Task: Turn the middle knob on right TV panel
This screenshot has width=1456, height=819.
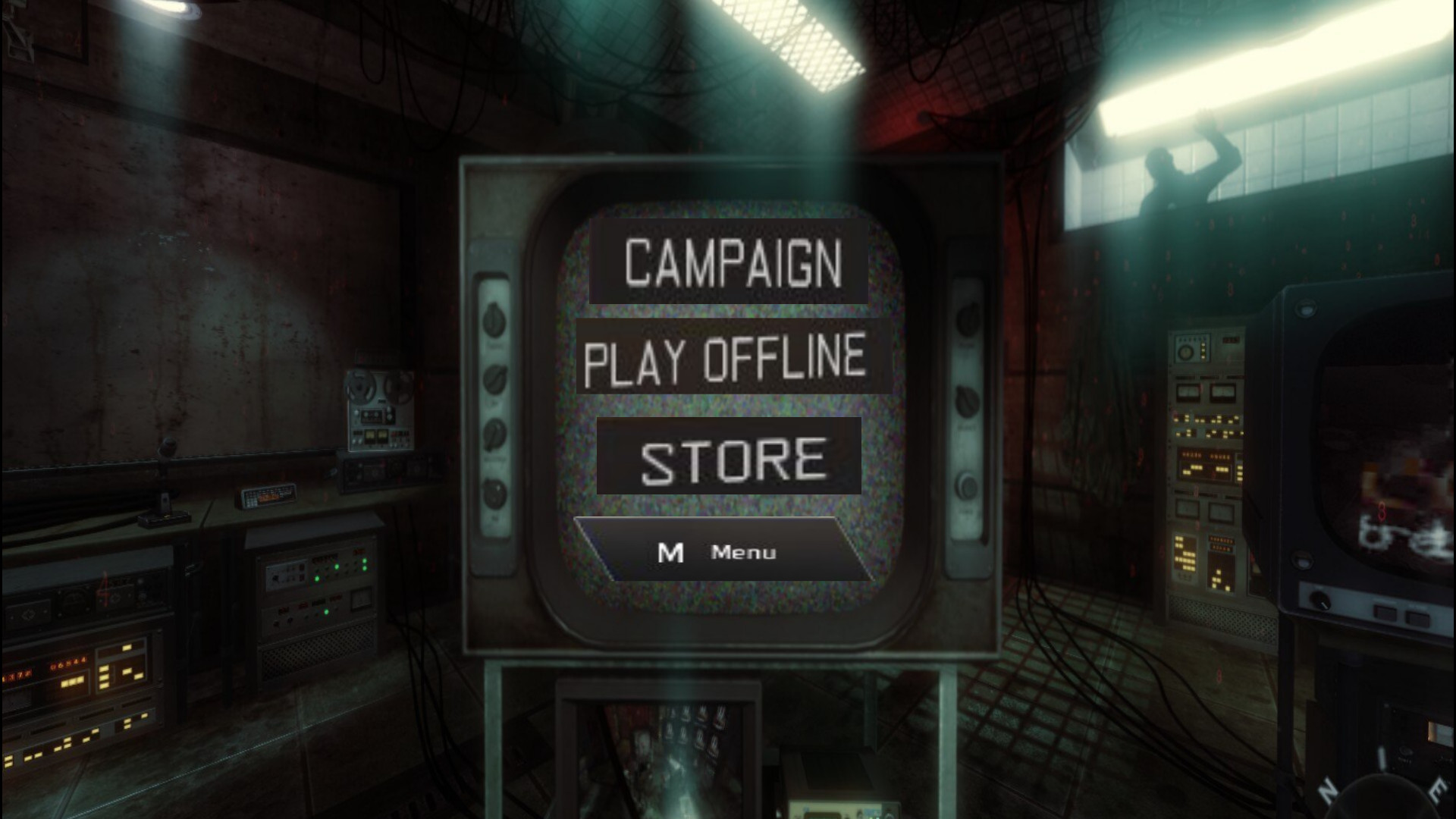Action: click(x=968, y=400)
